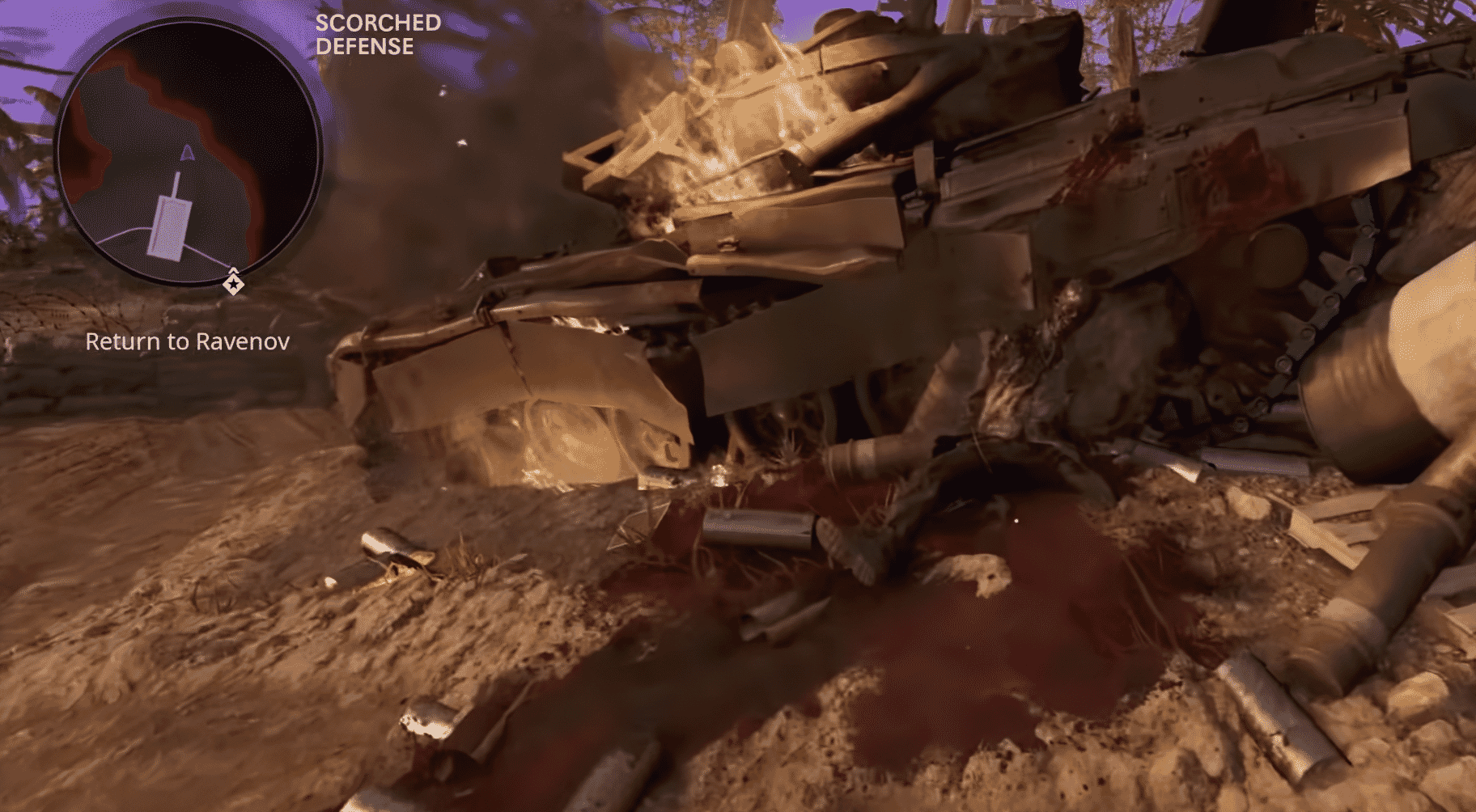Open the objective tracker under the minimap
The image size is (1476, 812).
[x=188, y=342]
